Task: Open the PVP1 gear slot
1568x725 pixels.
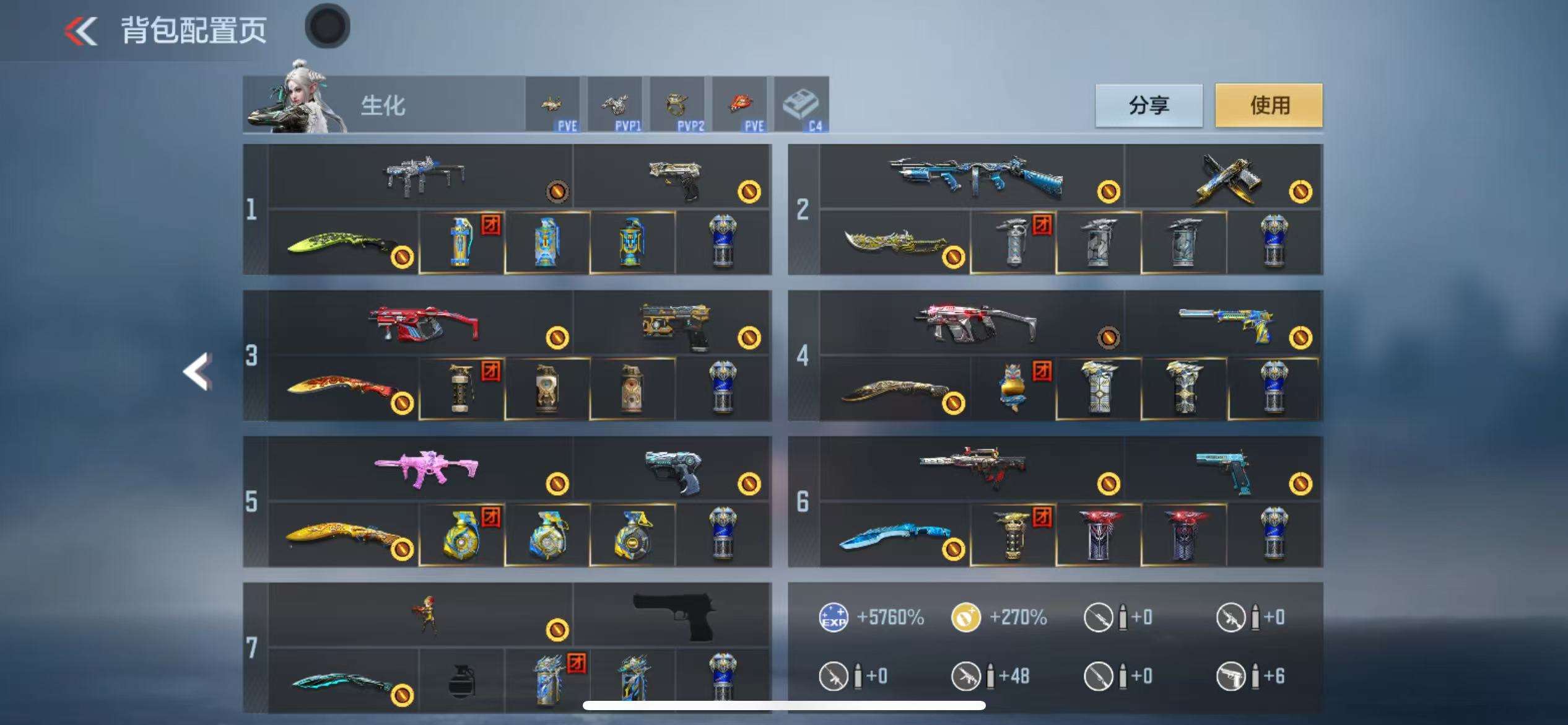Action: coord(615,105)
